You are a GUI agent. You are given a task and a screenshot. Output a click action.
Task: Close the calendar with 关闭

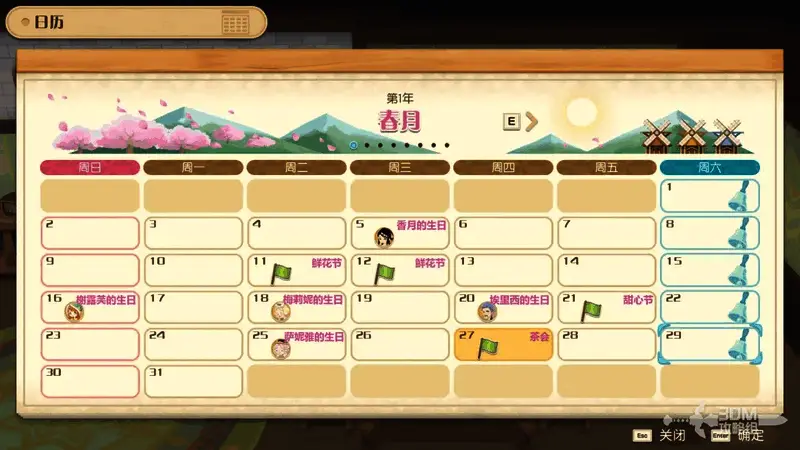(x=662, y=435)
